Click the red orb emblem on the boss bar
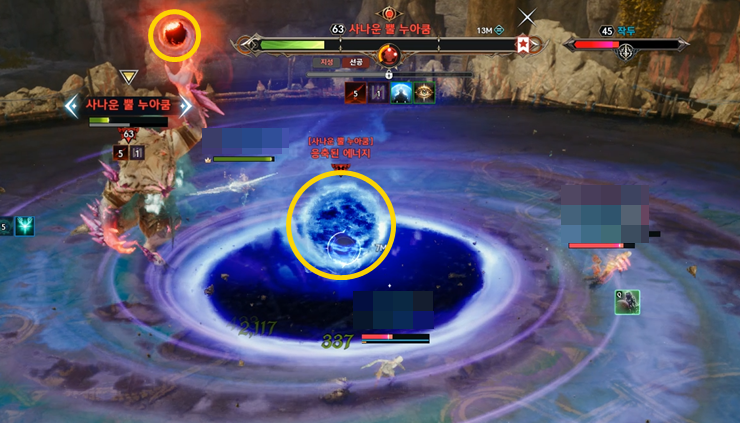Image resolution: width=740 pixels, height=423 pixels. [x=389, y=53]
